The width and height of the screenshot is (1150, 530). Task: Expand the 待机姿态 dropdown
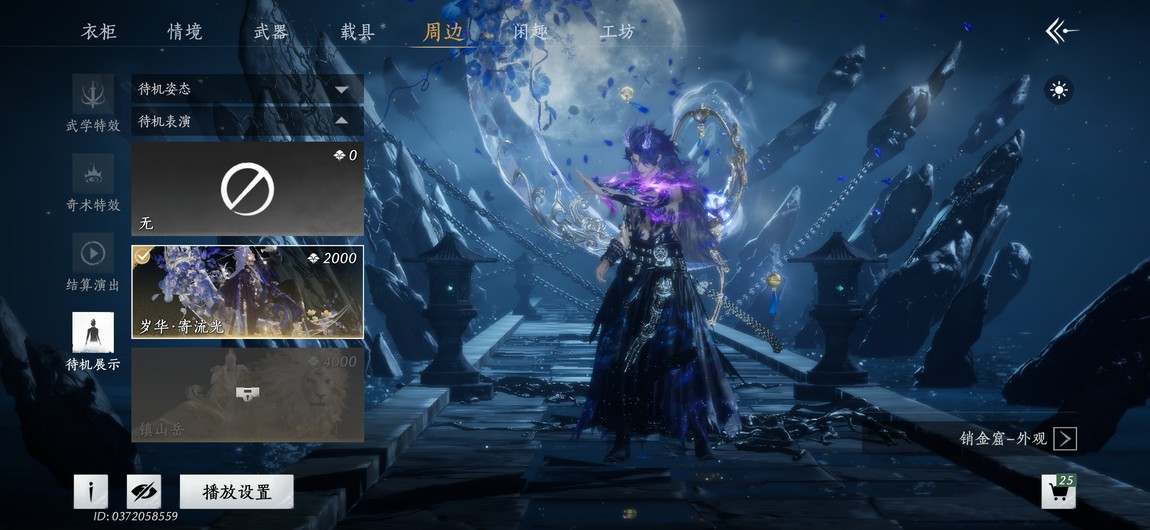pos(247,89)
